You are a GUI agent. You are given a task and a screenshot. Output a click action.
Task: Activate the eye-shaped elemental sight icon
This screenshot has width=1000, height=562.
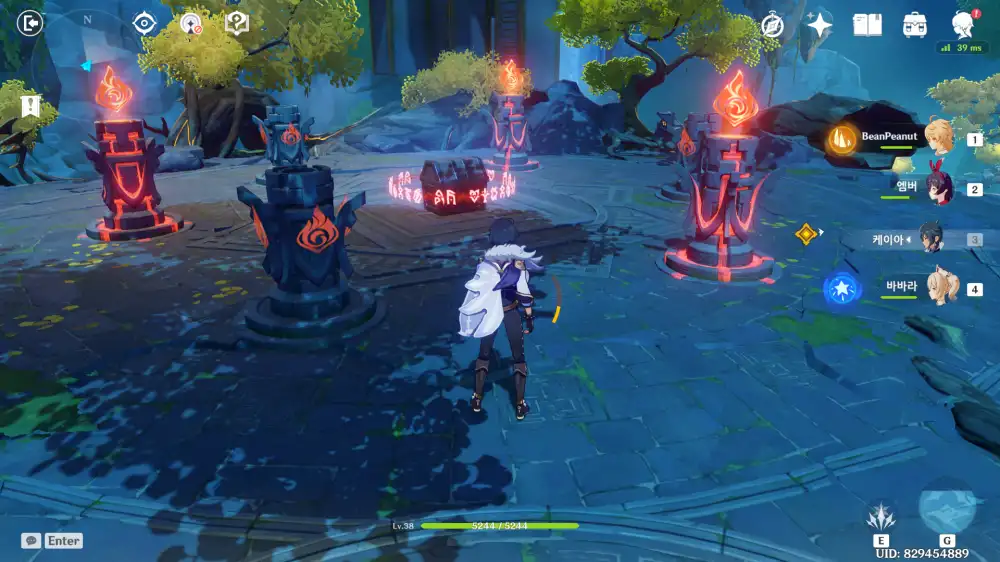[145, 23]
